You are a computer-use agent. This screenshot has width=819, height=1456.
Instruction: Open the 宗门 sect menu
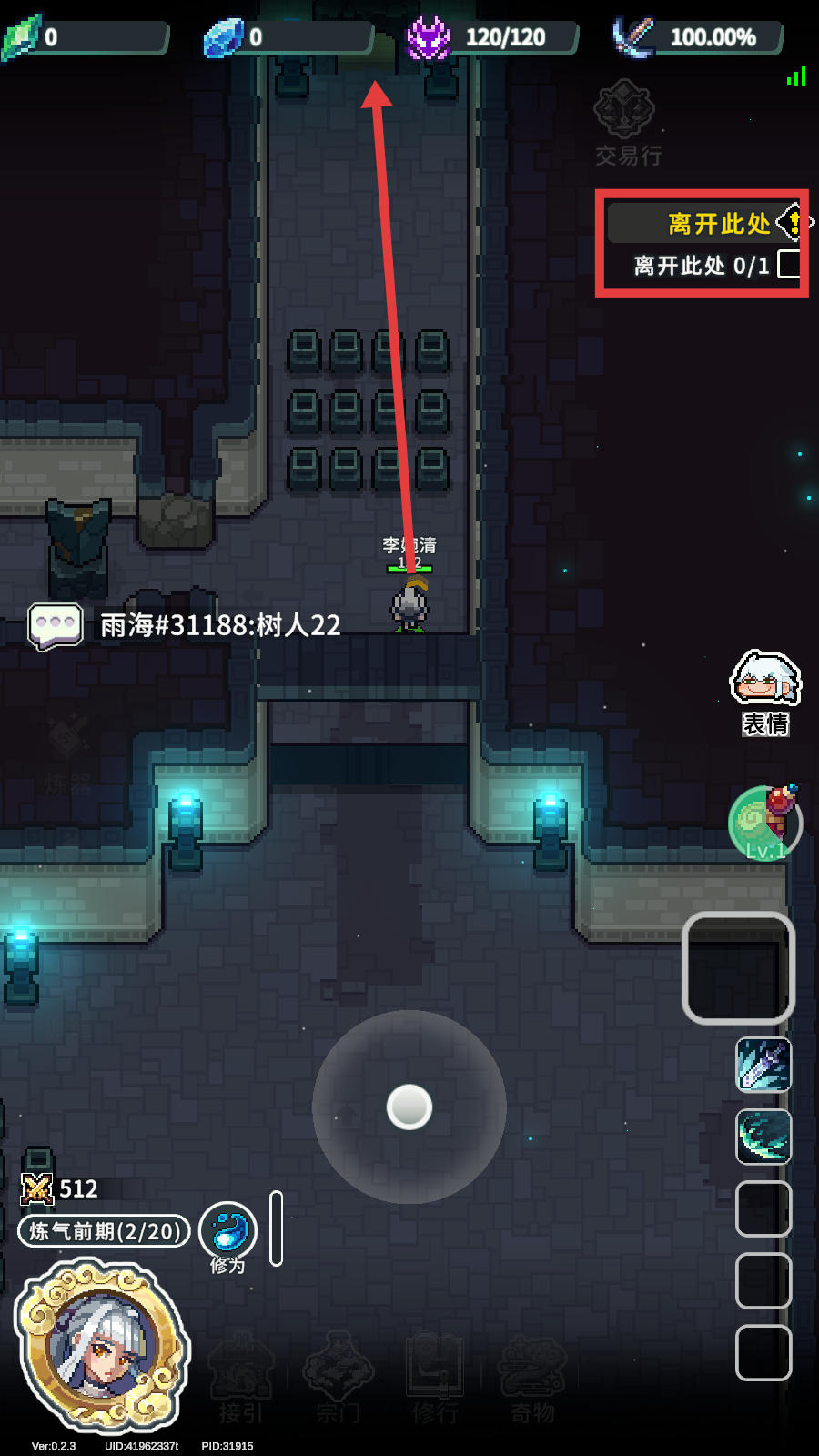click(x=338, y=1377)
